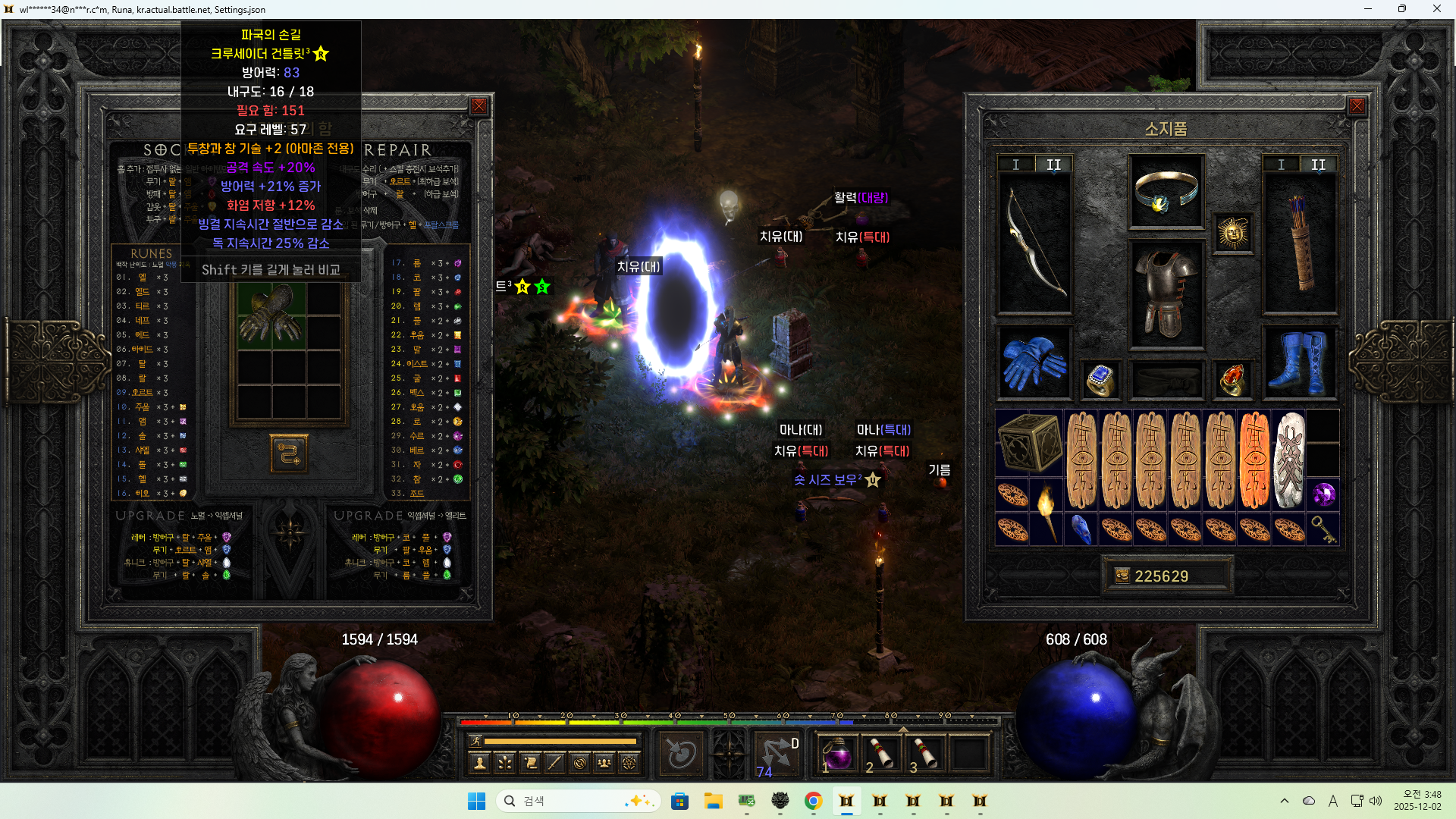Toggle the run/walk button

click(475, 741)
